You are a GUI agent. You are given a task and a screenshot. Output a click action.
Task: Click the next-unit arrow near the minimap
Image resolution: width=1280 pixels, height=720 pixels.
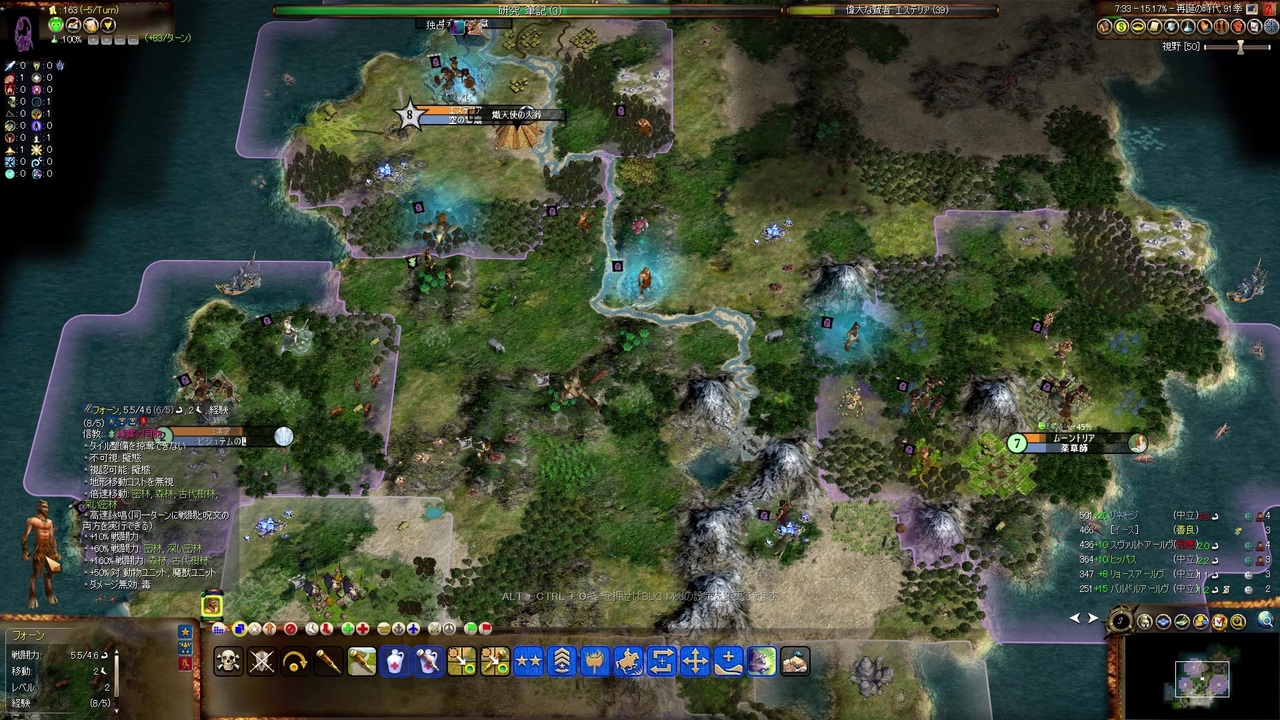[1093, 618]
